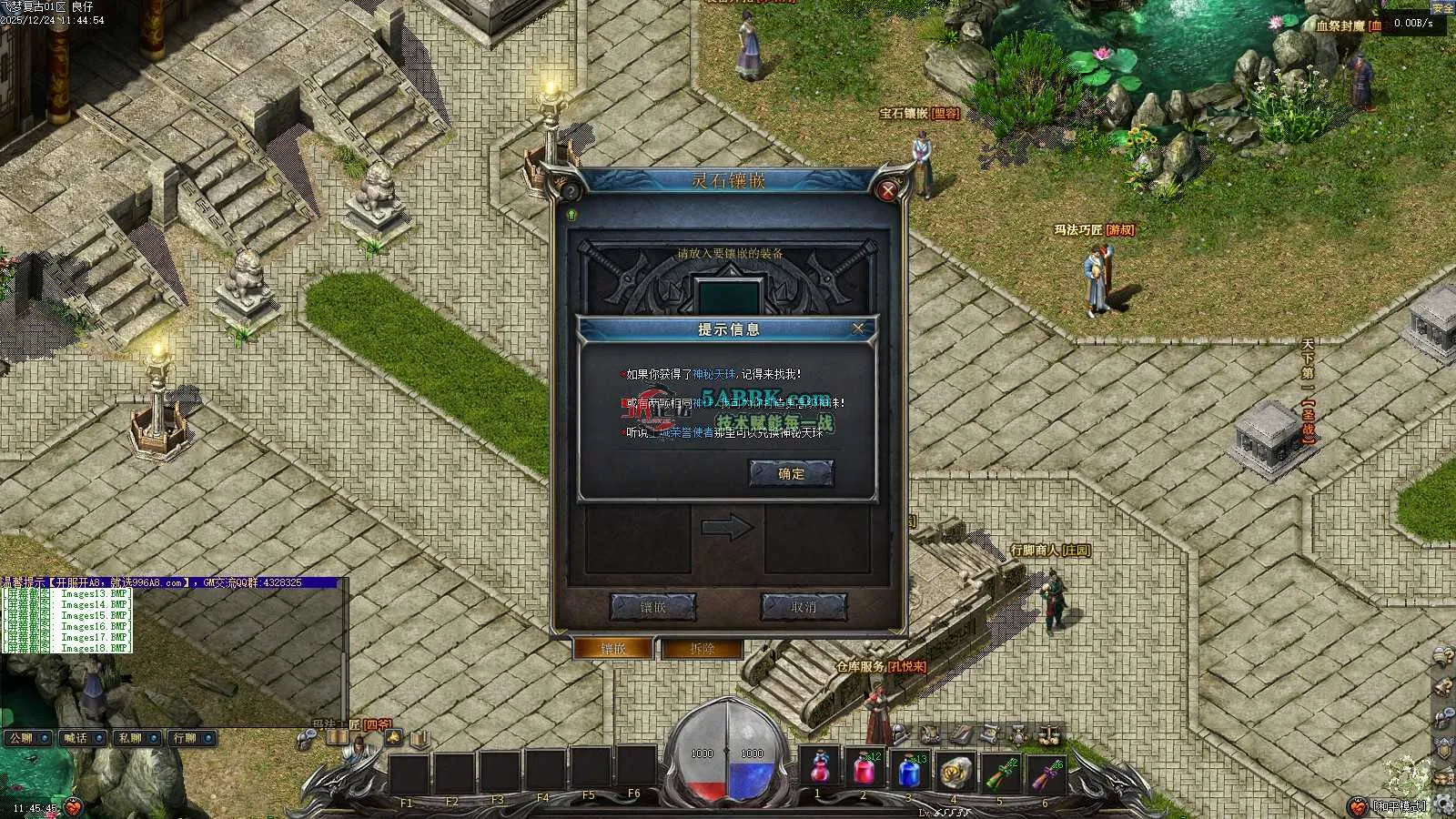Select the 公聊 chat channel
Viewport: 1456px width, 819px height.
coord(27,738)
